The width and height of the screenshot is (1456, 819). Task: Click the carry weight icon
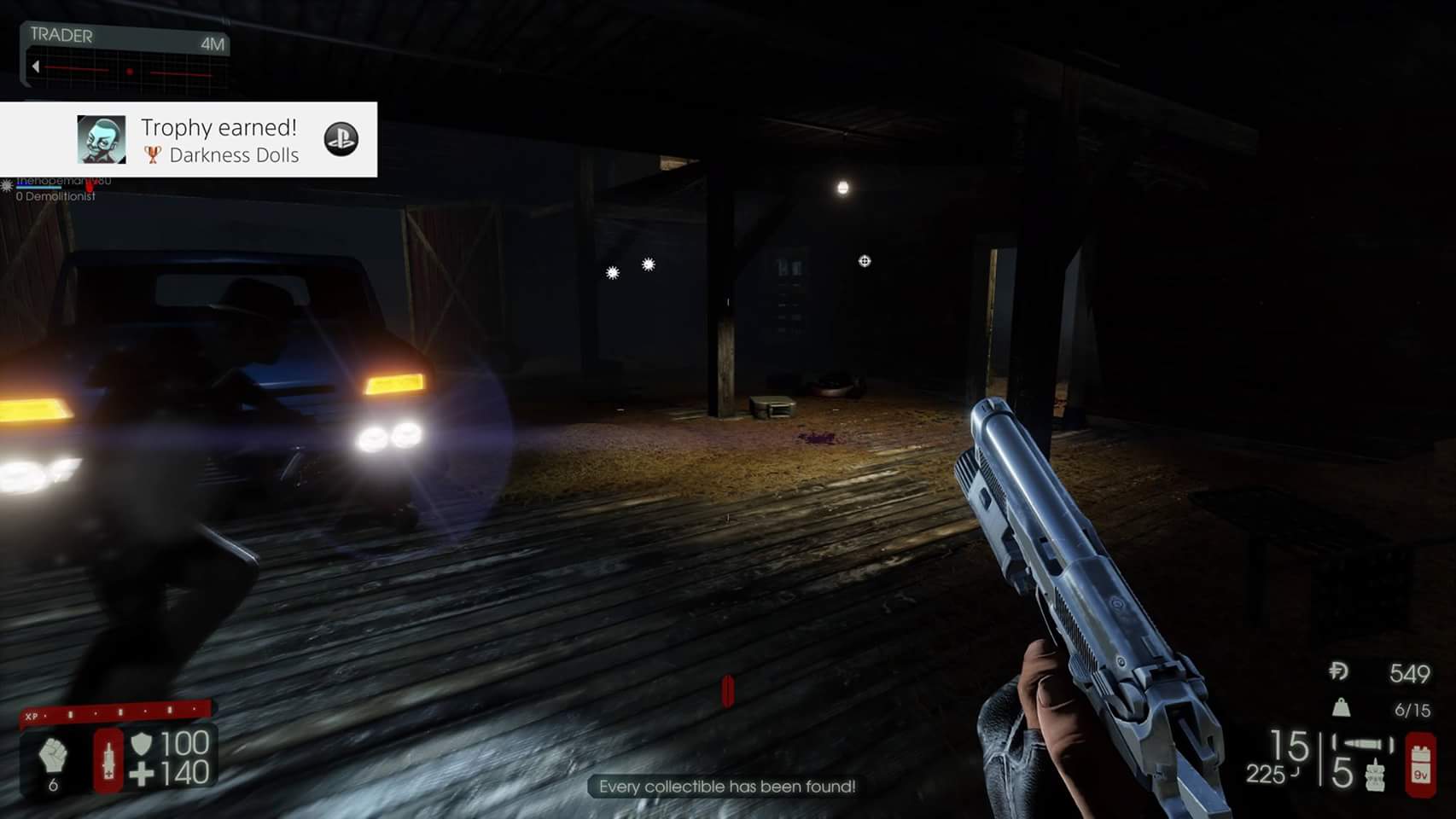click(1342, 707)
